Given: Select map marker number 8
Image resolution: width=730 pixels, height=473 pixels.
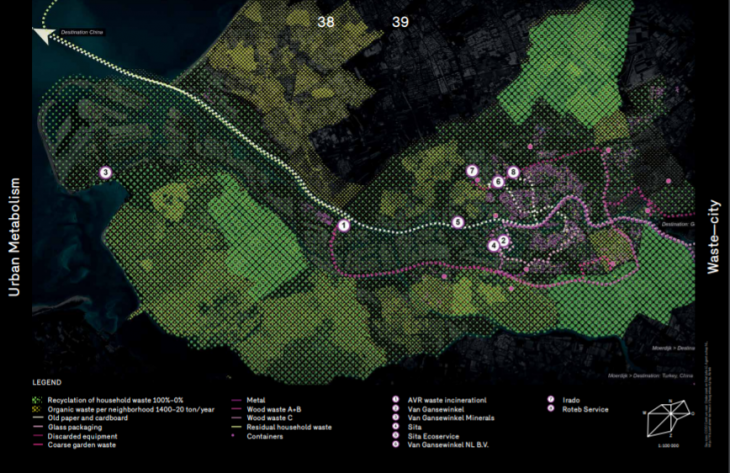Looking at the screenshot, I should (514, 172).
